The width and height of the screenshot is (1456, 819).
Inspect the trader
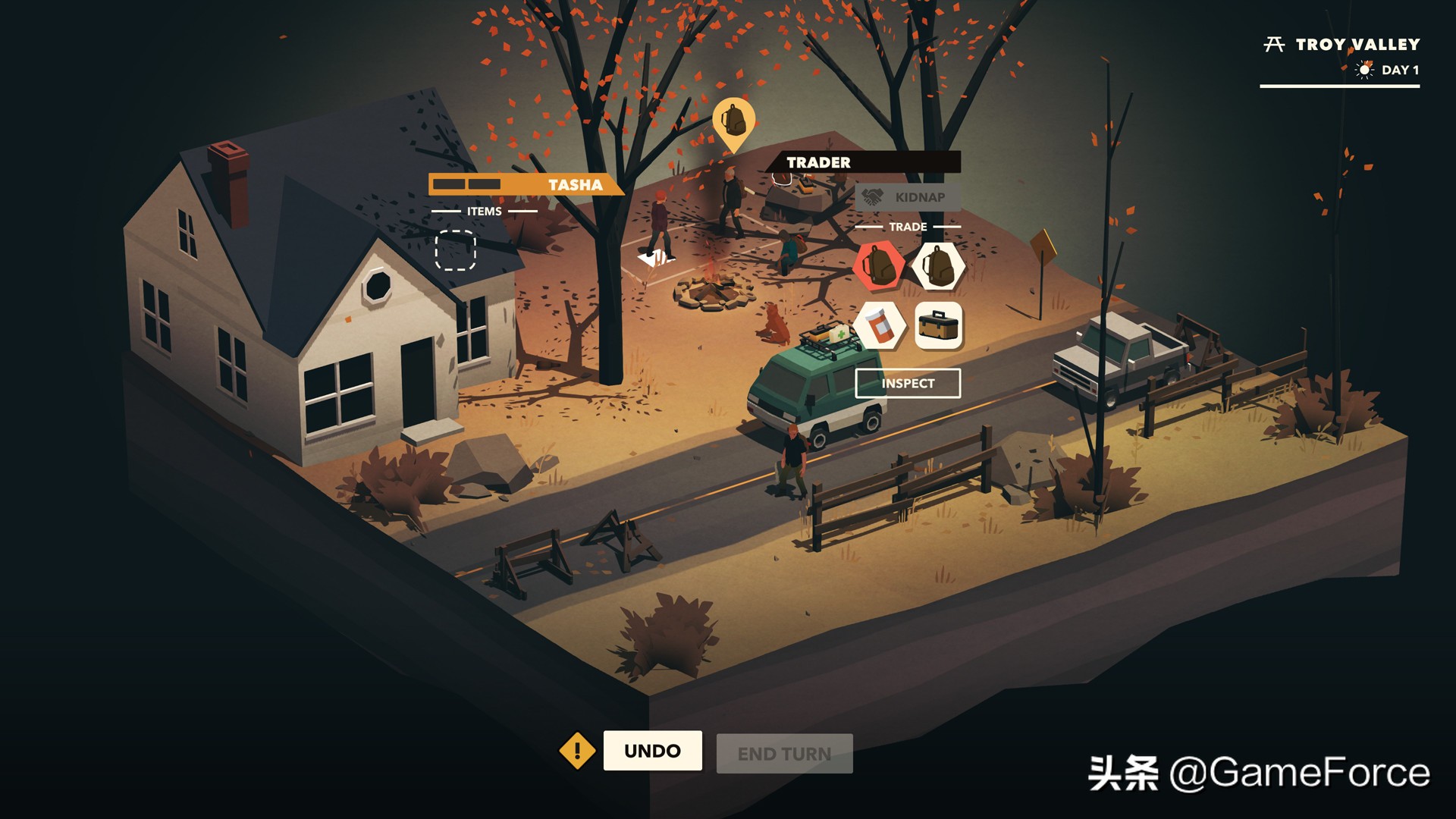tap(908, 384)
